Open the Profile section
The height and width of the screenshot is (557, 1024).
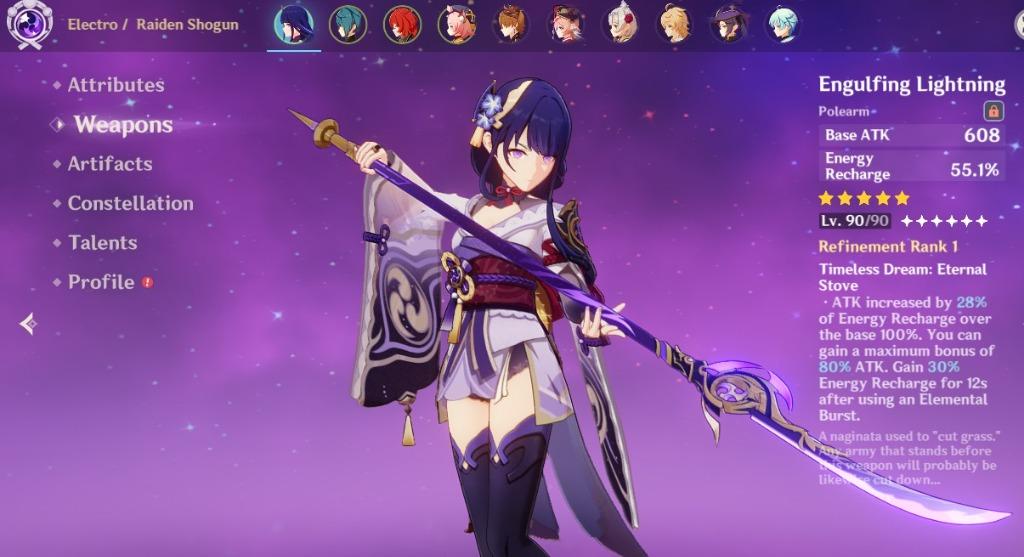[x=100, y=282]
